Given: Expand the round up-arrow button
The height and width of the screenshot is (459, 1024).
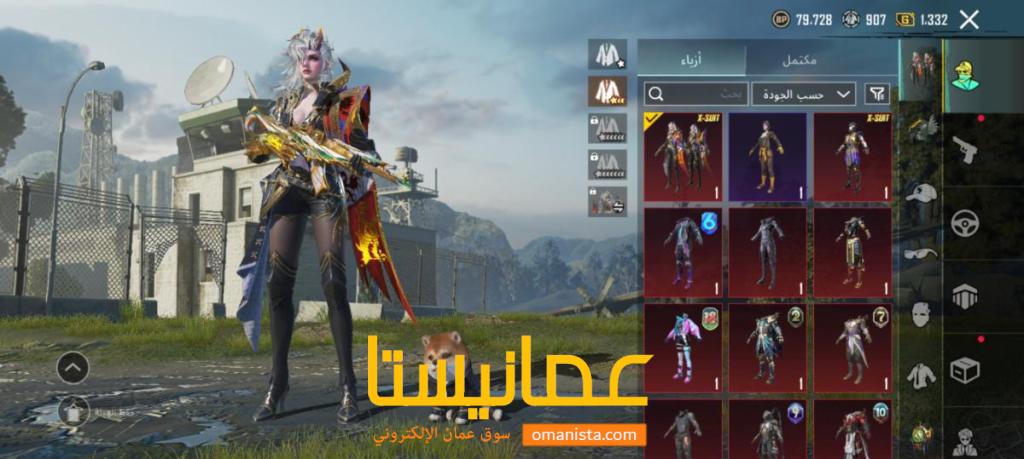Looking at the screenshot, I should (x=72, y=368).
